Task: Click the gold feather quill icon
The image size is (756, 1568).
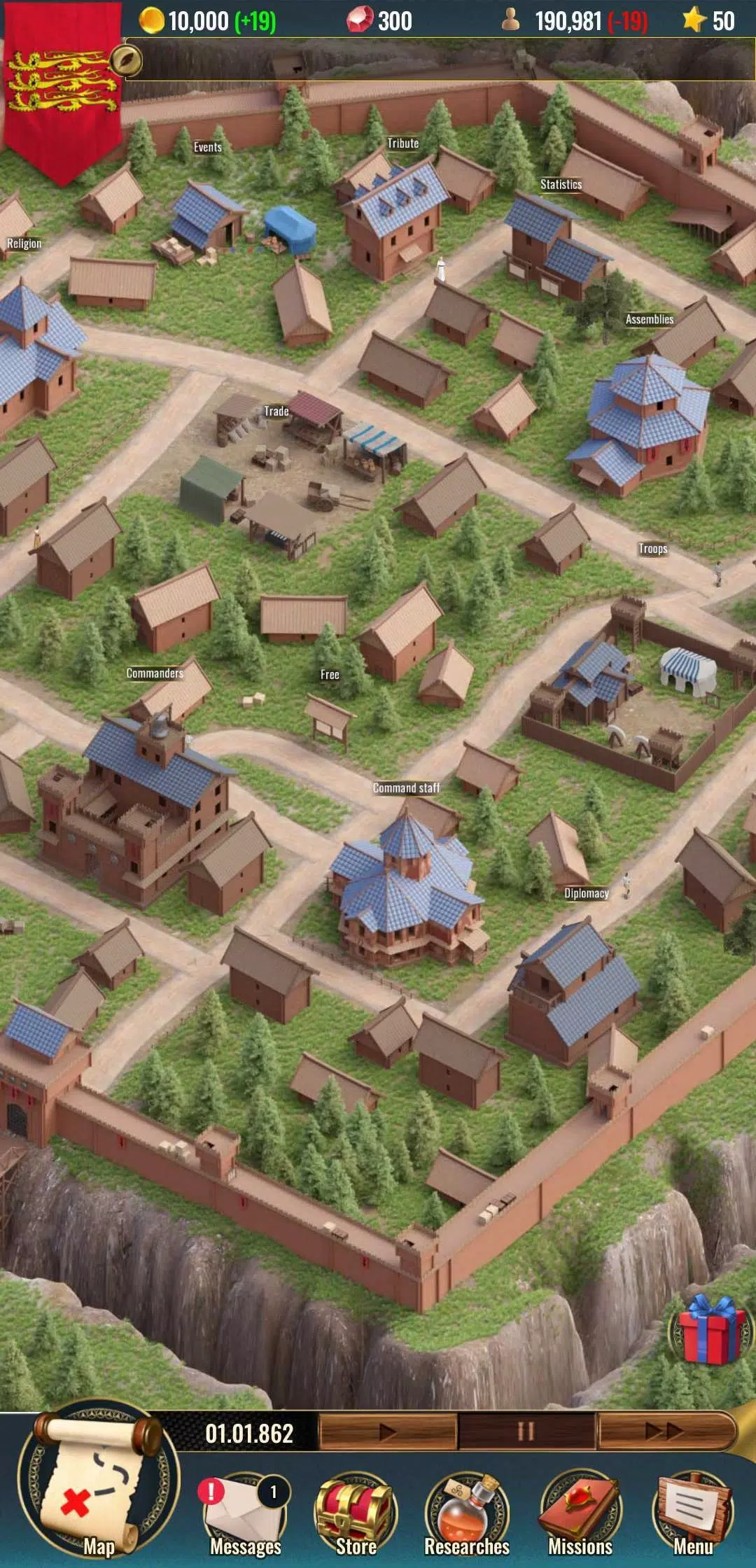Action: (126, 61)
